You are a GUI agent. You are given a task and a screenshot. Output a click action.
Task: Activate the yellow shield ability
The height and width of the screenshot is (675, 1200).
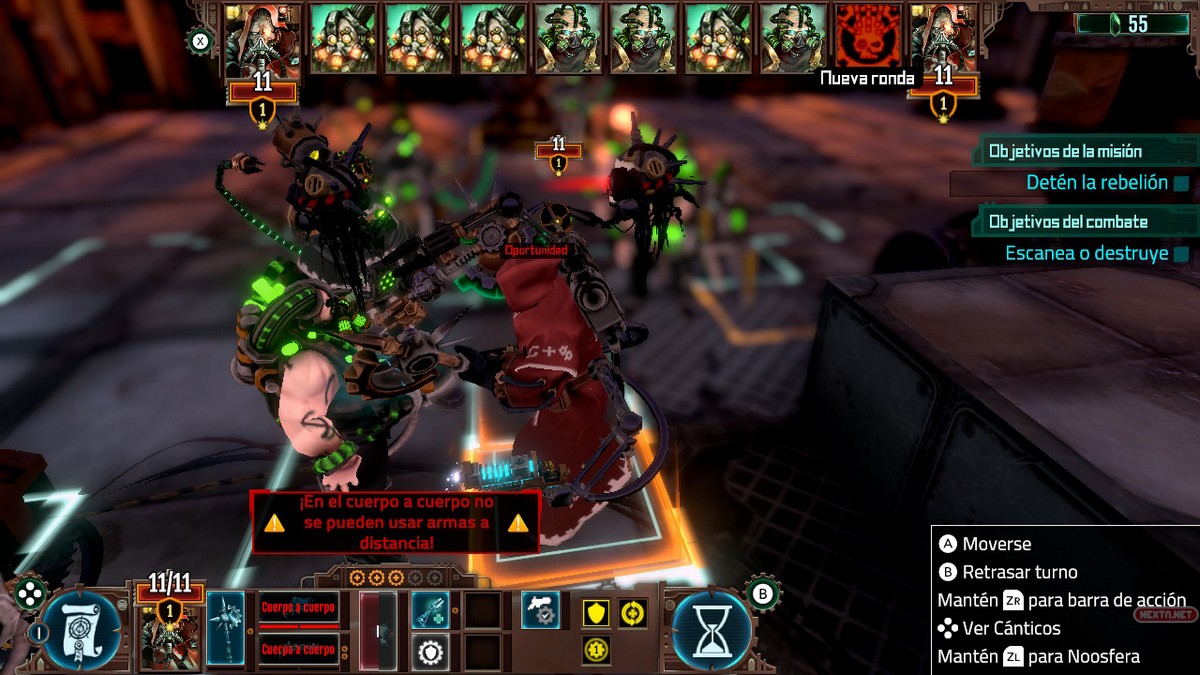coord(596,613)
